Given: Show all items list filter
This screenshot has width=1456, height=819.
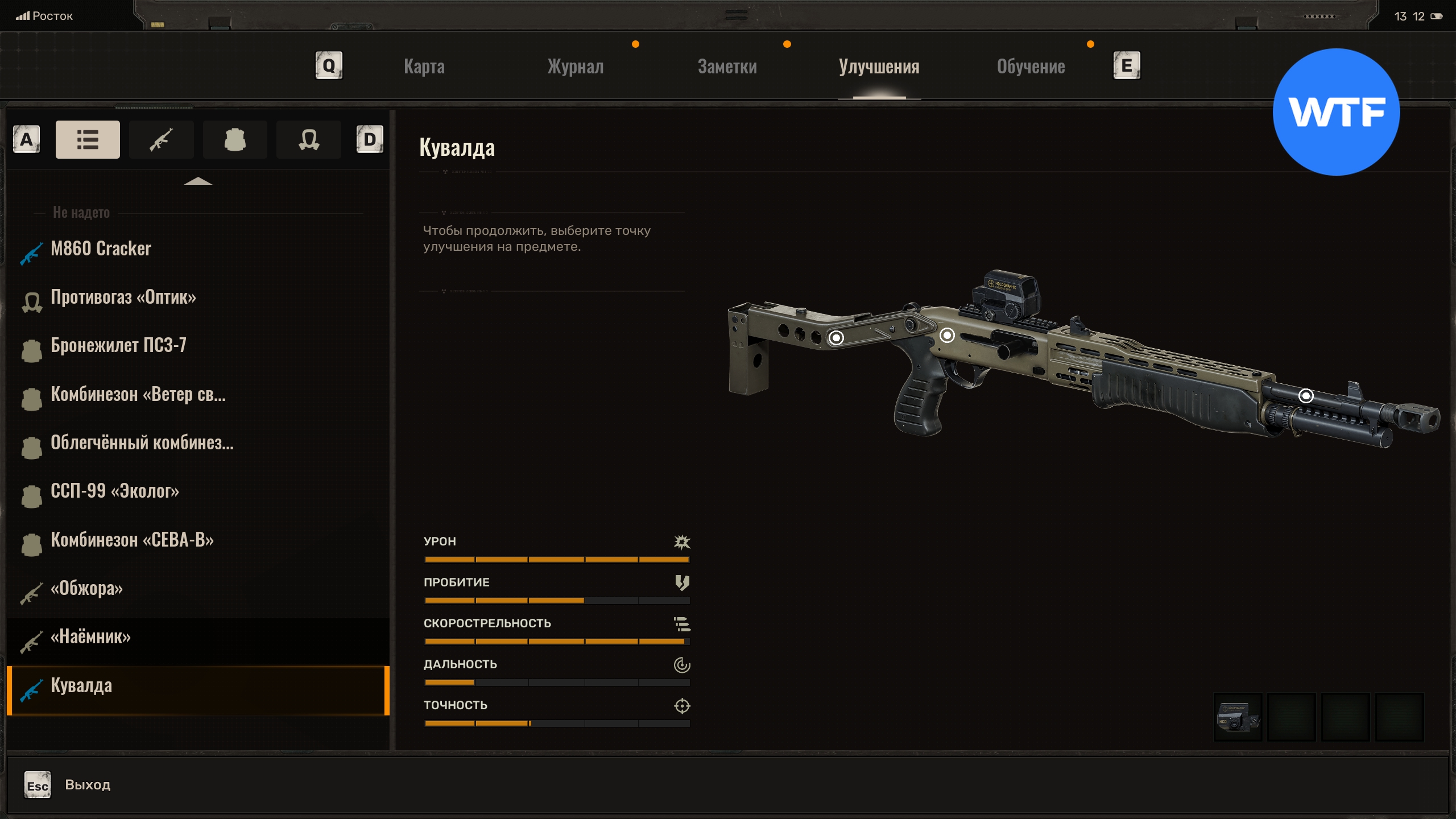Looking at the screenshot, I should 88,139.
